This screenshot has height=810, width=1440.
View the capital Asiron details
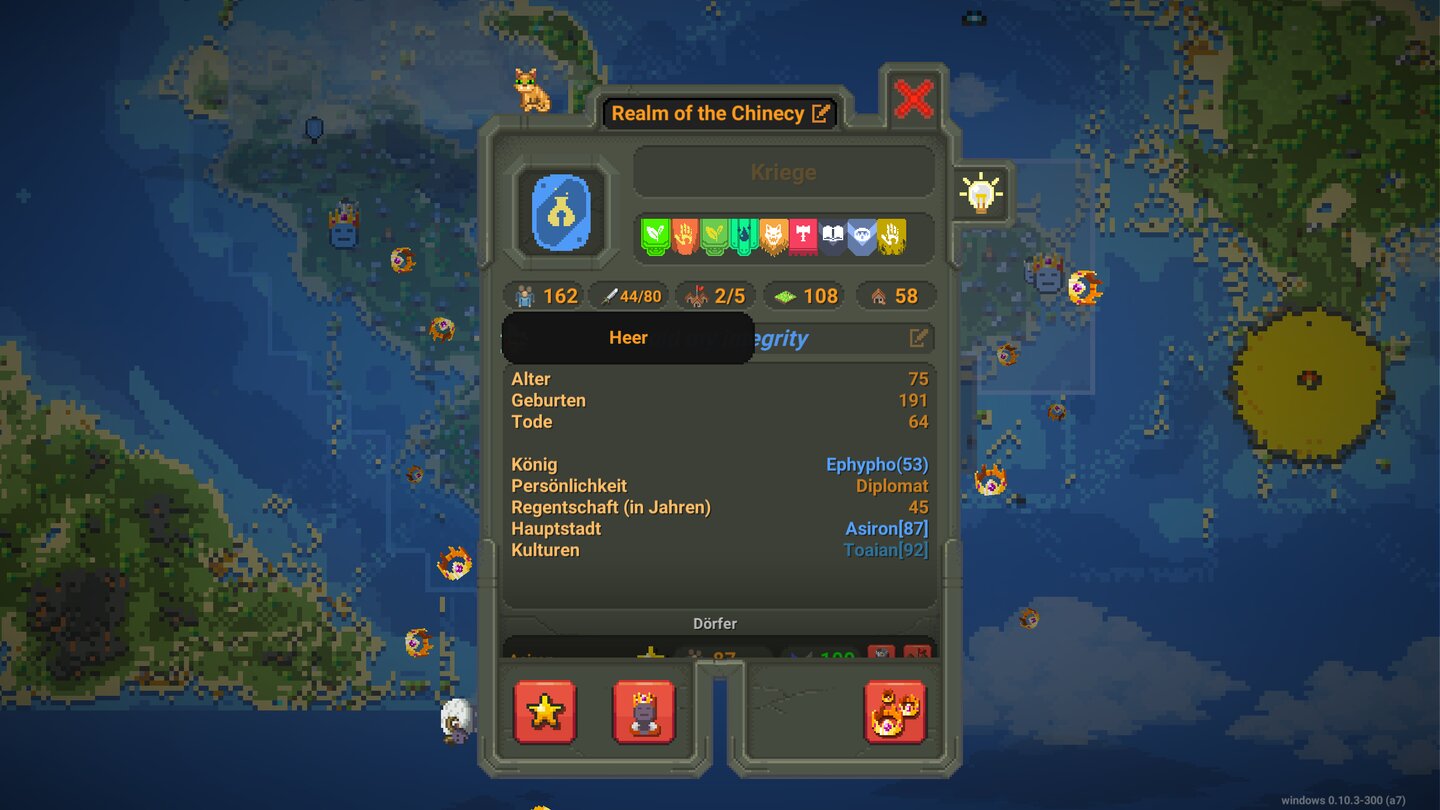point(886,528)
